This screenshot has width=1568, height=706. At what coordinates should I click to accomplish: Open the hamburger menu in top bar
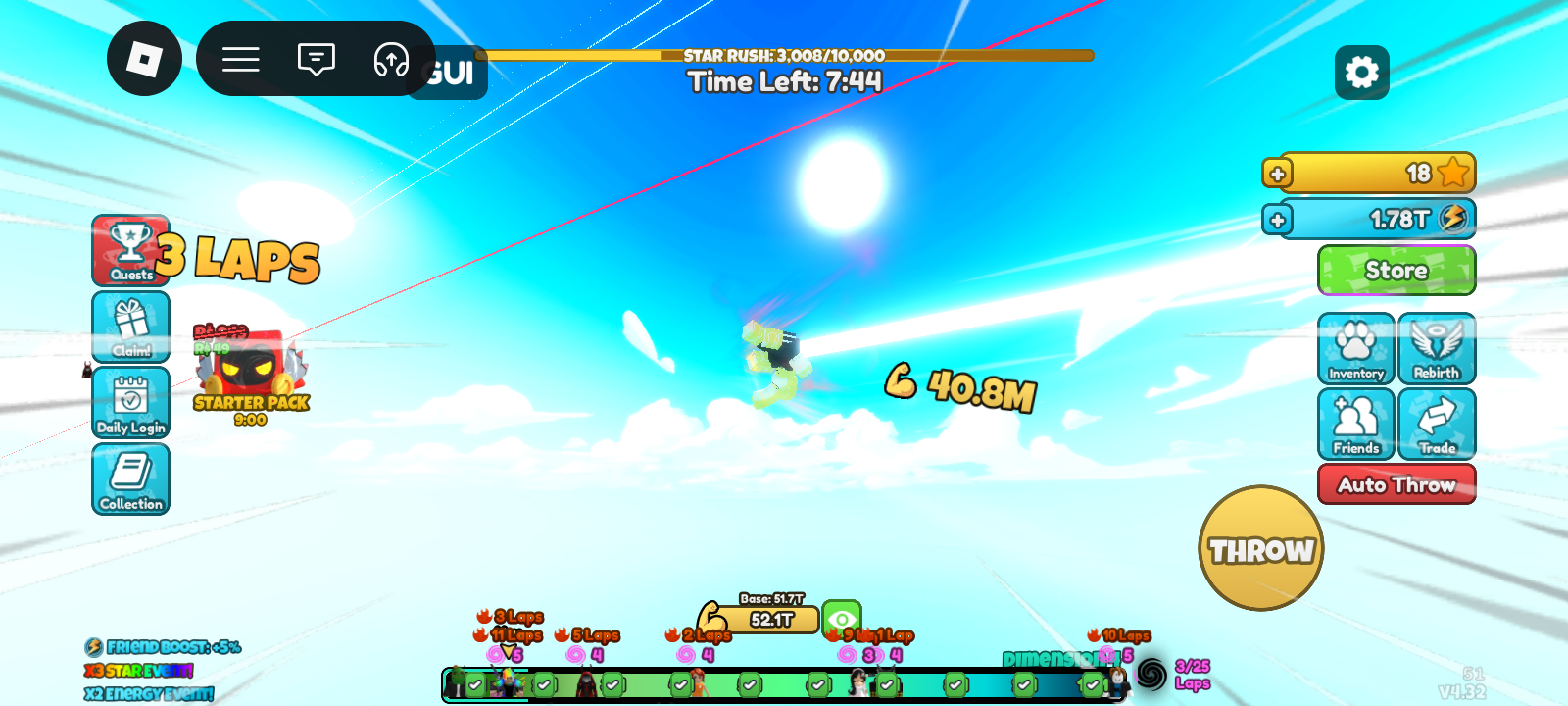coord(240,59)
